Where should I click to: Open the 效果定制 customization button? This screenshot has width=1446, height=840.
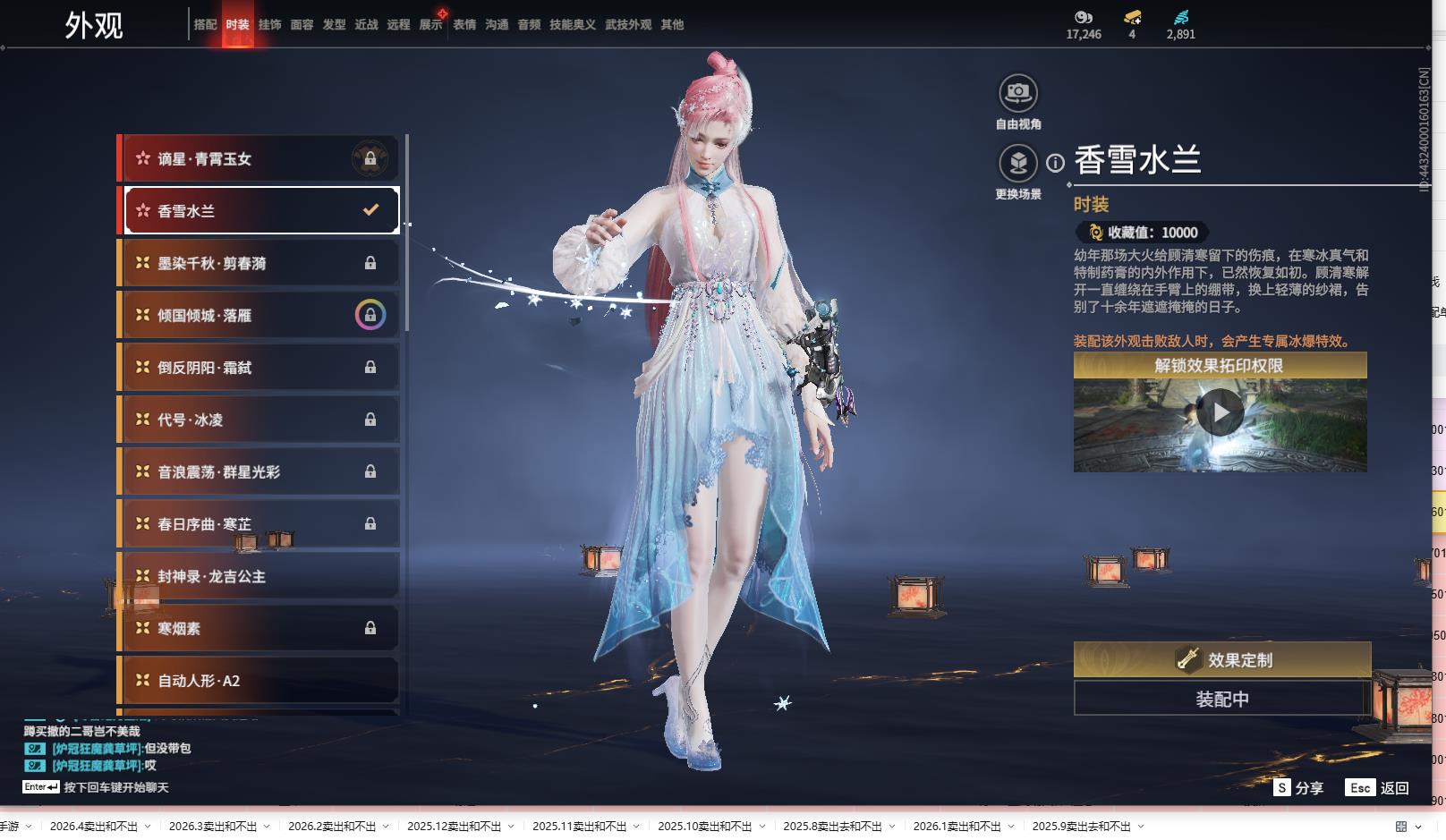click(1221, 660)
